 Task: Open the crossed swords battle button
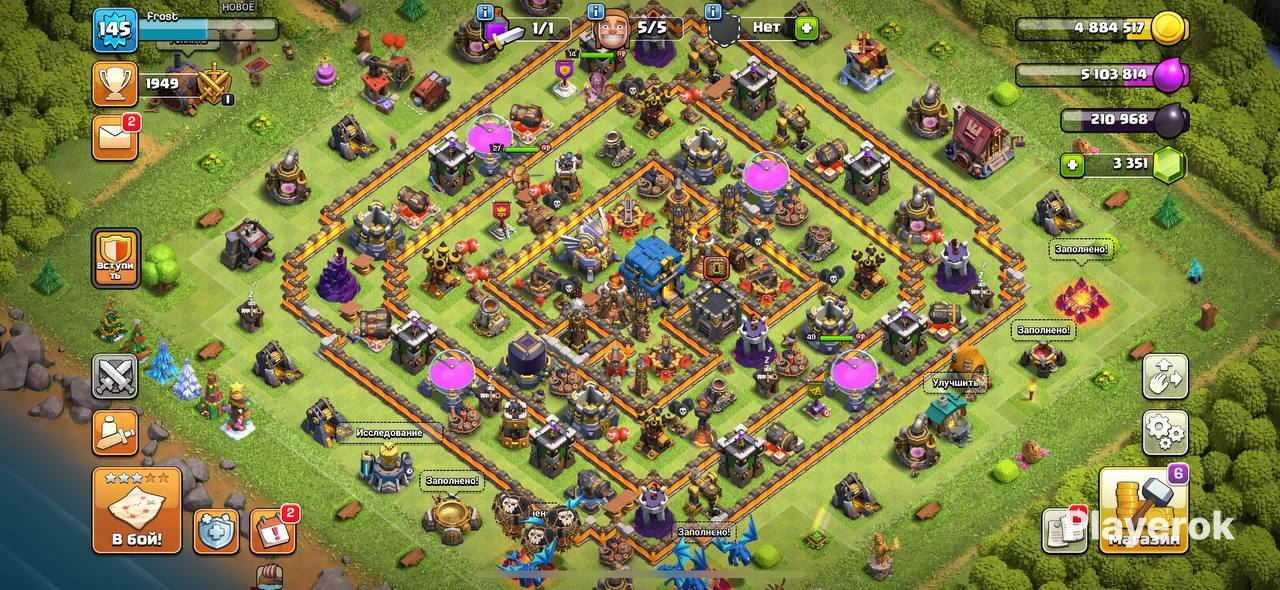(x=116, y=377)
